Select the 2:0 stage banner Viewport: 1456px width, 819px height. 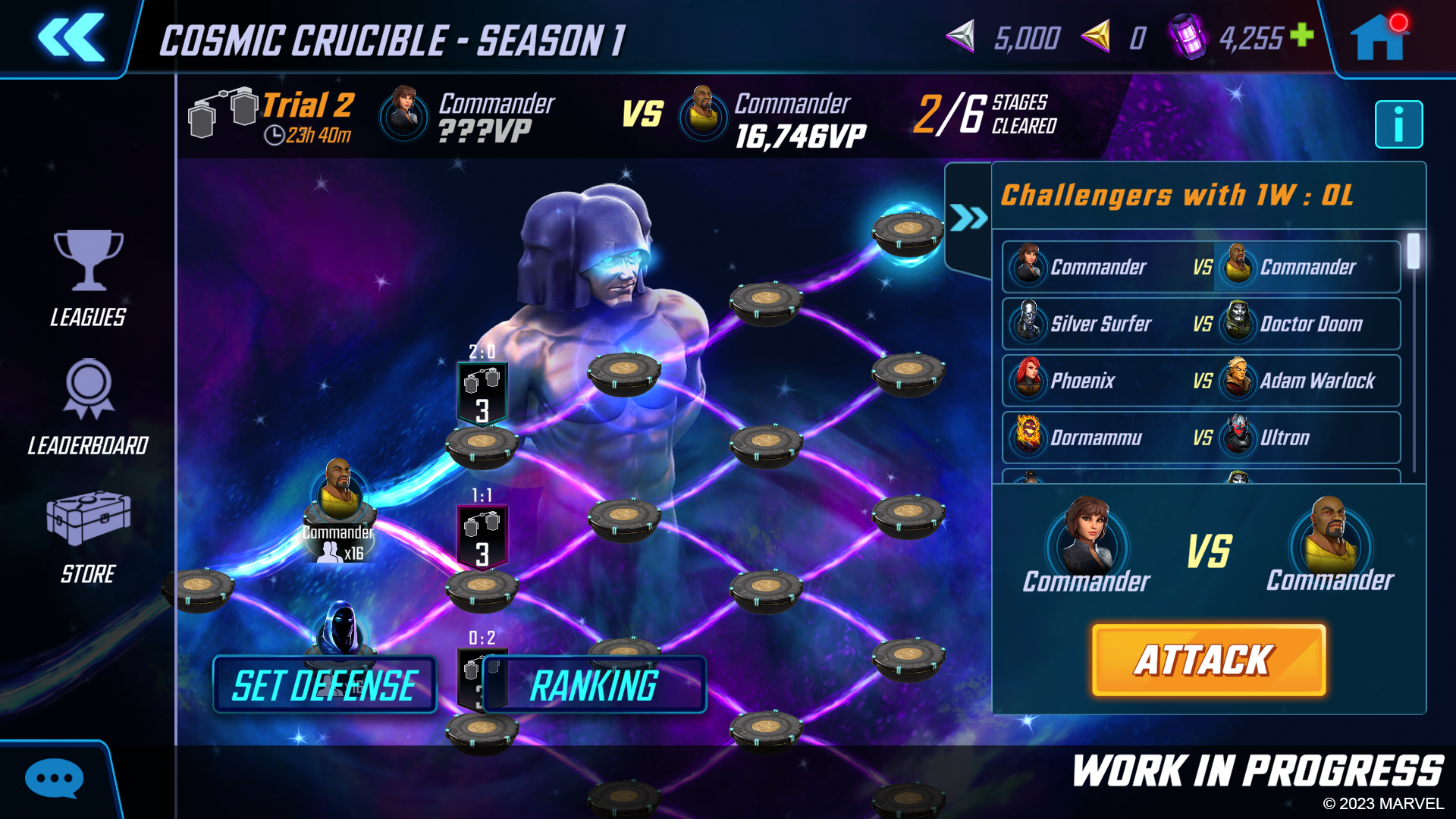[482, 391]
